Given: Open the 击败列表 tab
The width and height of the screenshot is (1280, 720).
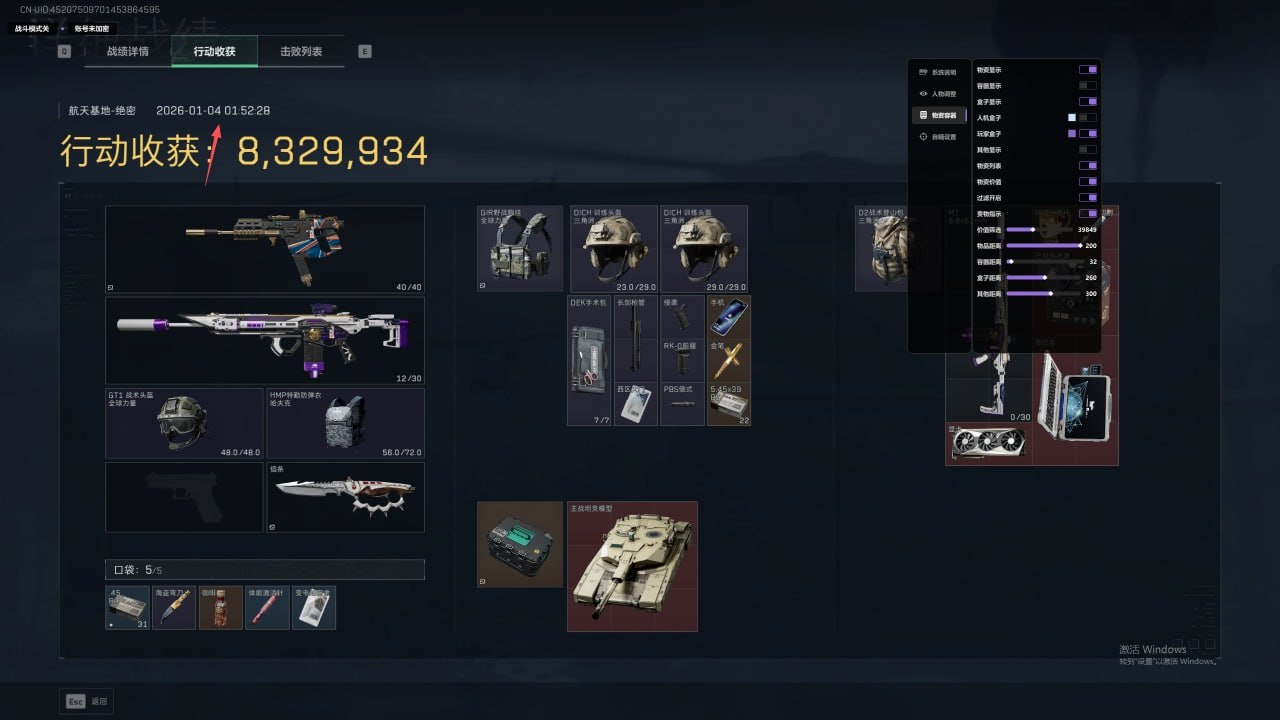Looking at the screenshot, I should pyautogui.click(x=300, y=51).
